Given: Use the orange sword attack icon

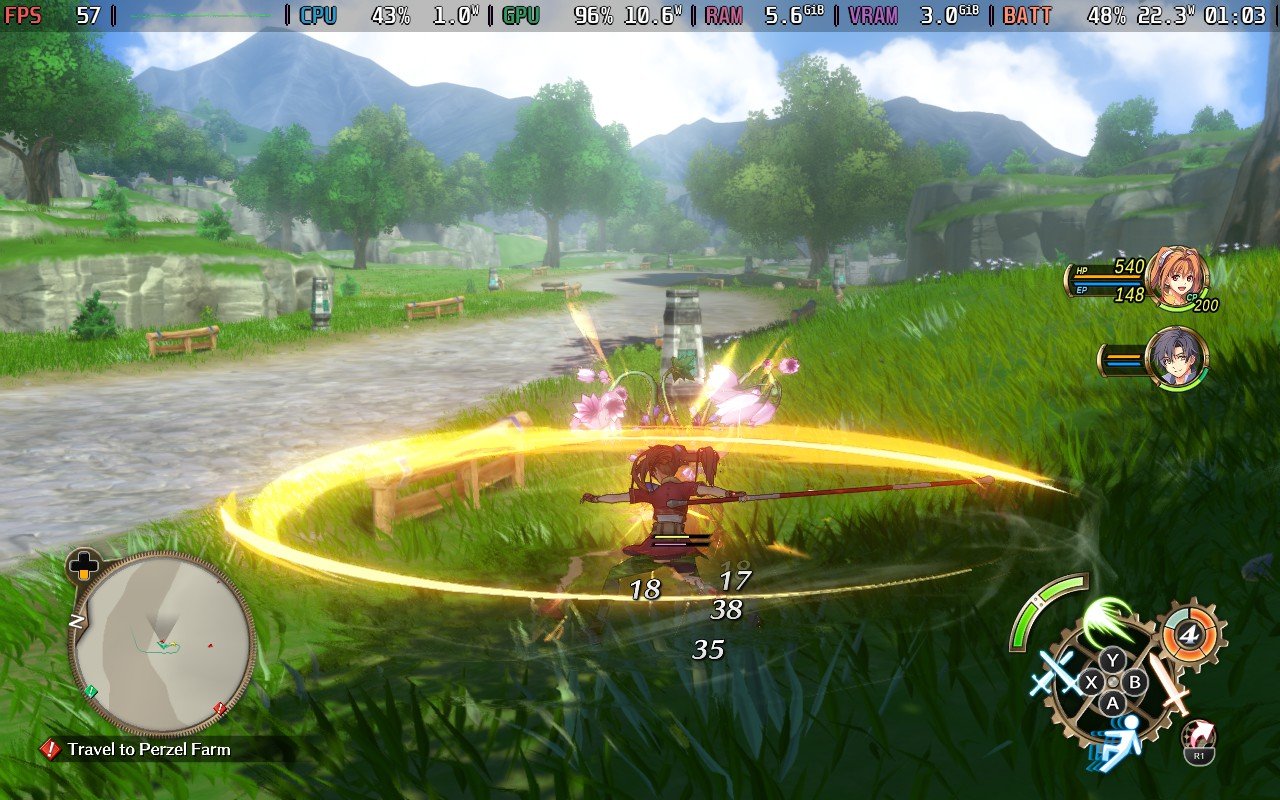Looking at the screenshot, I should [x=1168, y=683].
